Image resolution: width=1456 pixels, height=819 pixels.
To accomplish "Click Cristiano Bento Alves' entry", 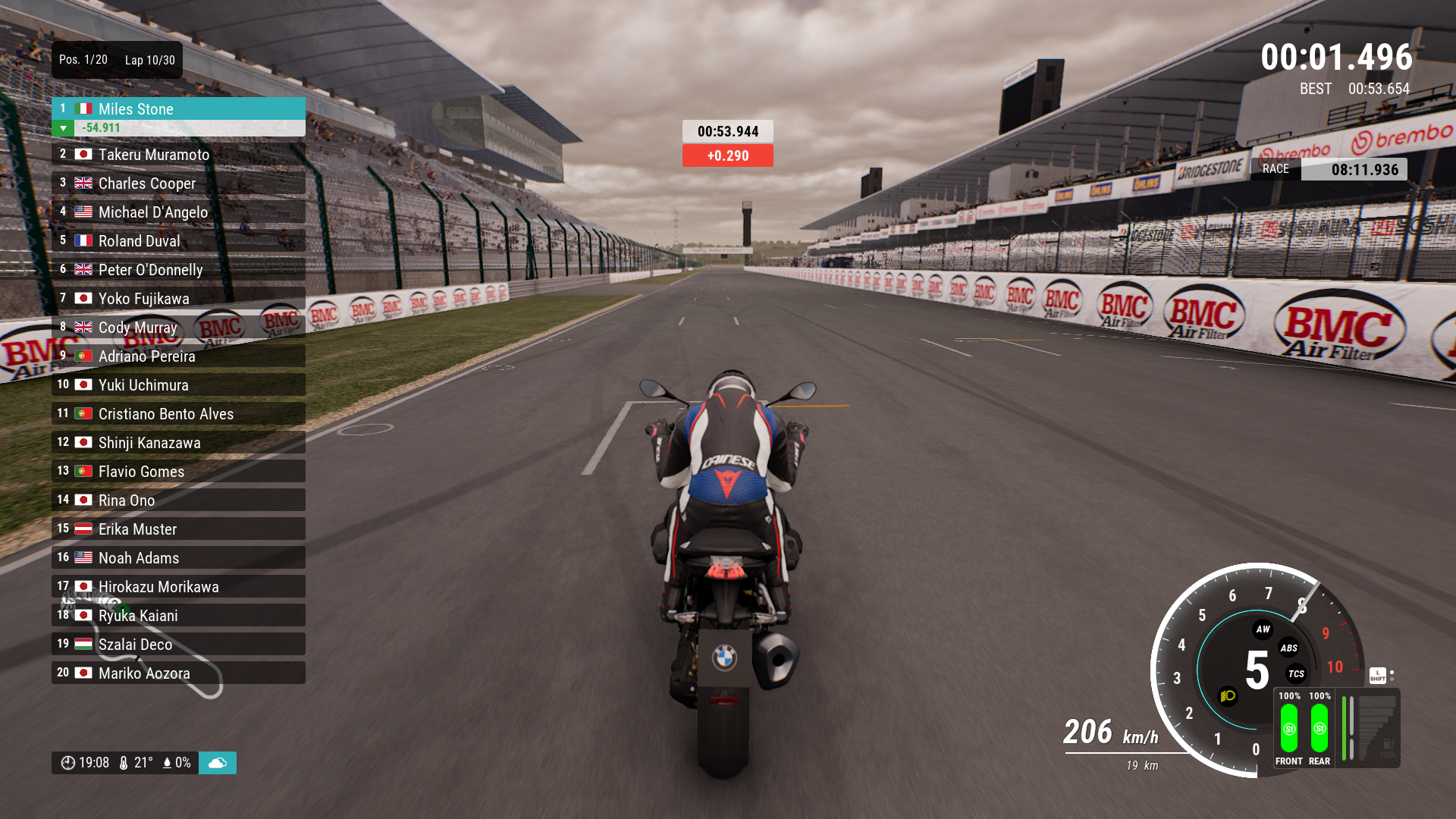I will point(178,414).
